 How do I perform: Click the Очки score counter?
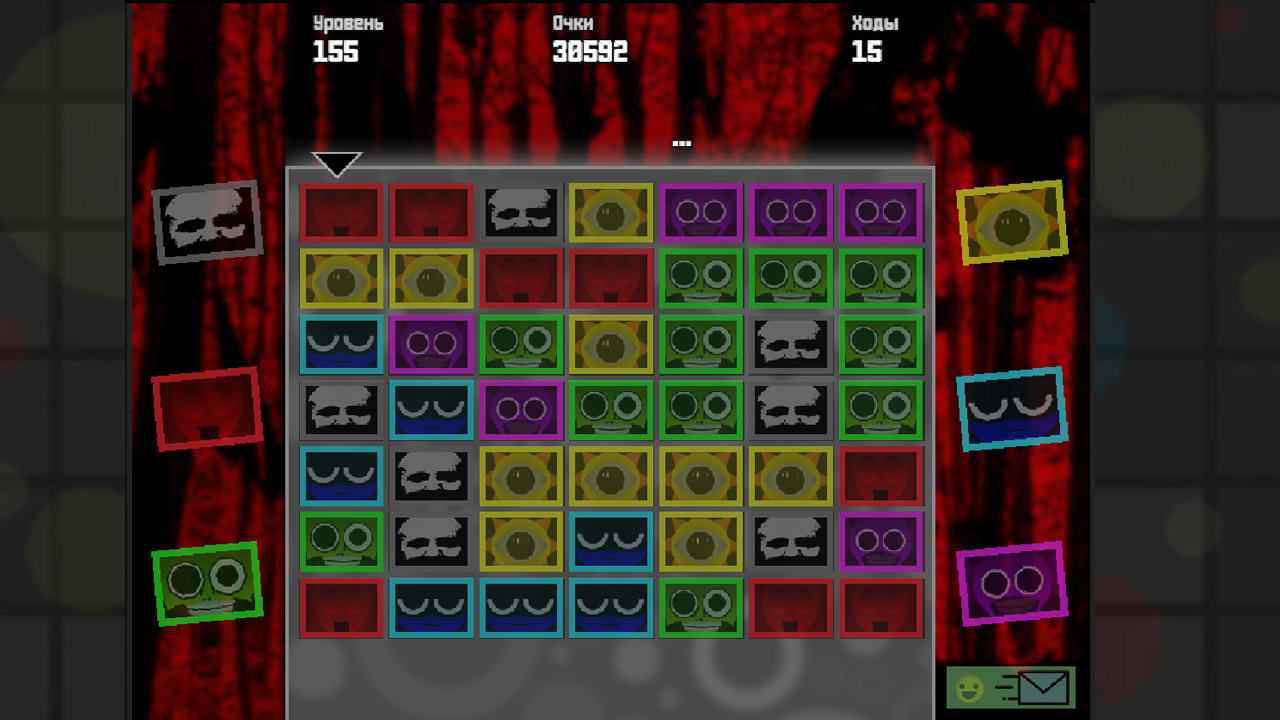pos(592,40)
